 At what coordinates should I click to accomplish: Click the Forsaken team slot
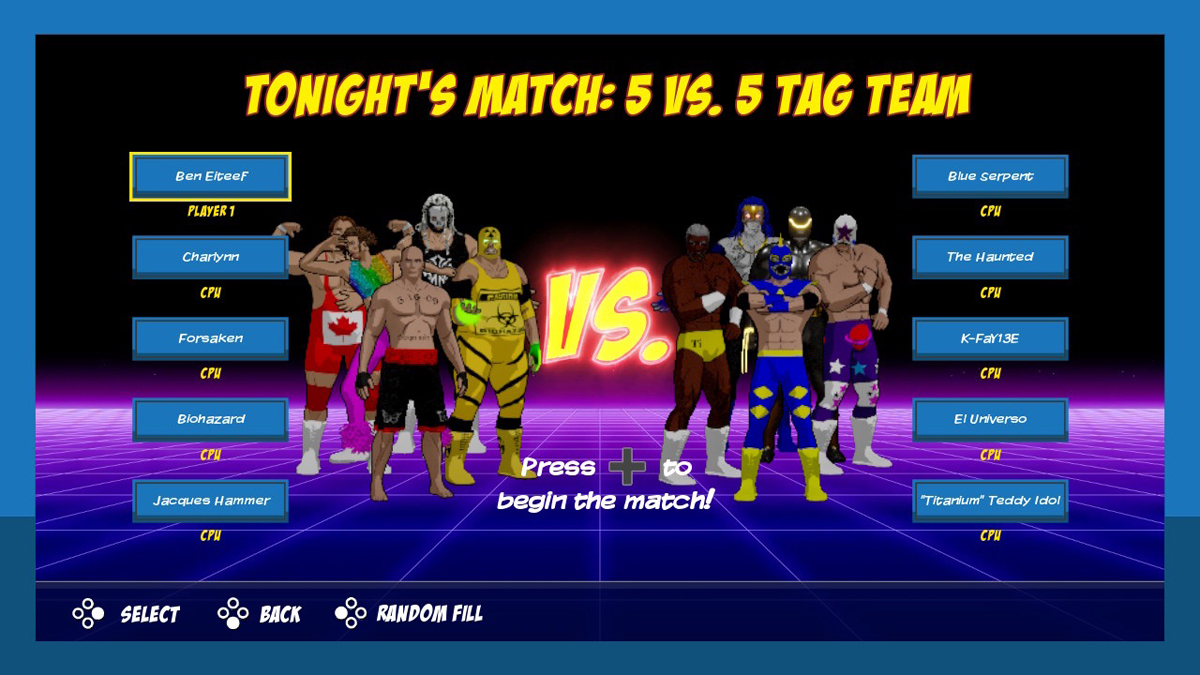(210, 338)
